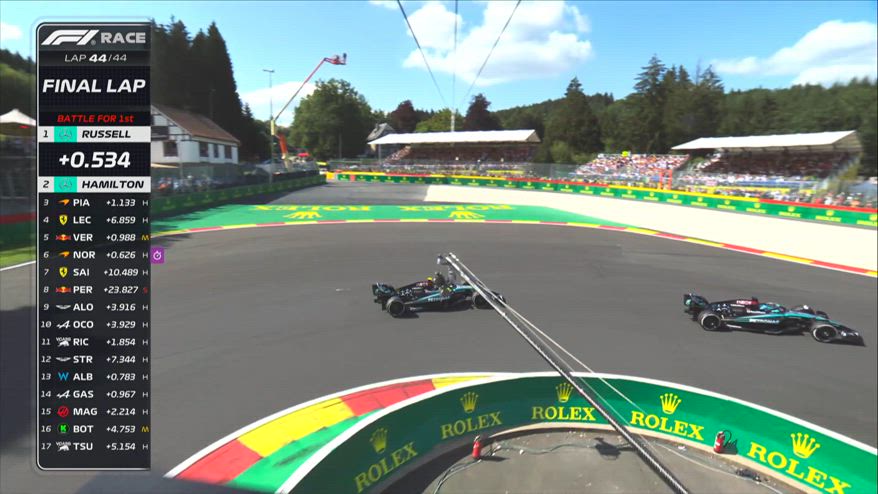Click the OCO standings entry
The image size is (878, 494).
[x=94, y=324]
